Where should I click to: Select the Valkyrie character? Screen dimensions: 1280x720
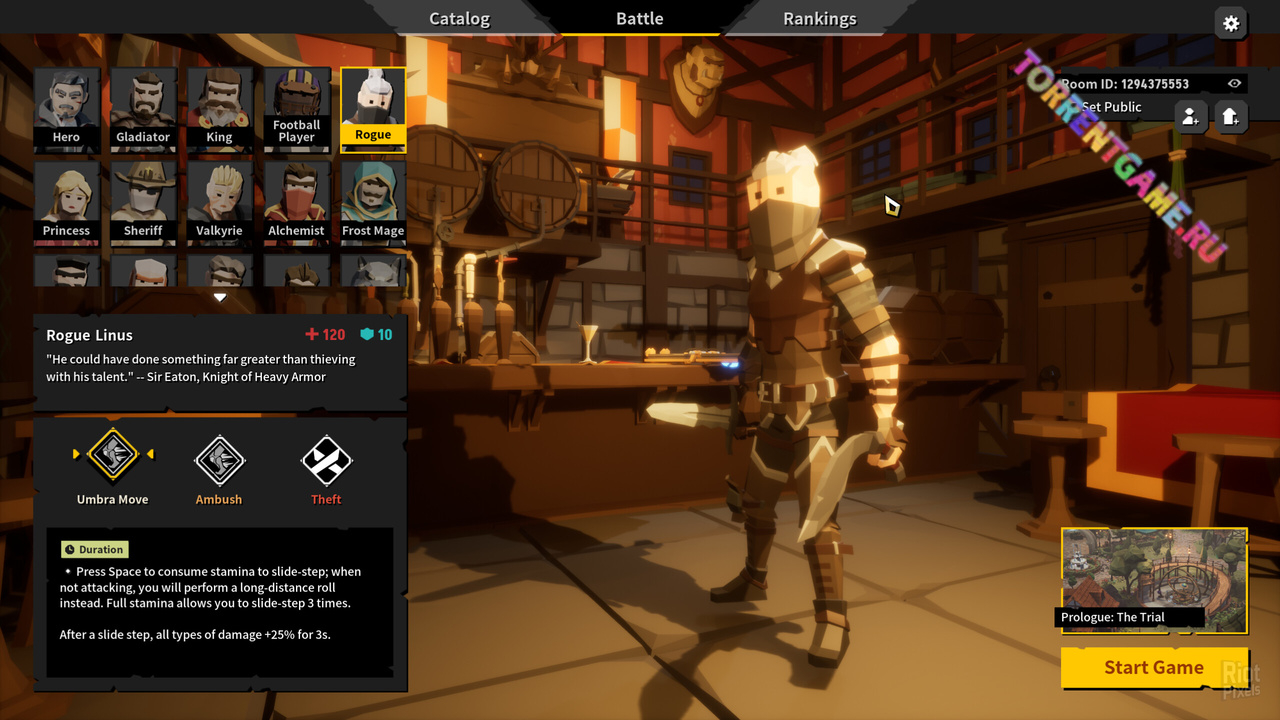pyautogui.click(x=220, y=203)
